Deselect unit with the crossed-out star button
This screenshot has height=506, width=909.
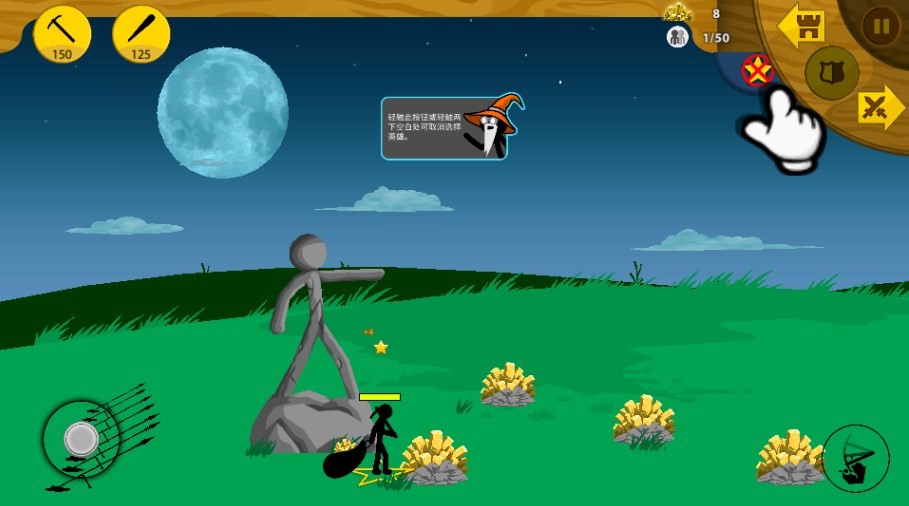[x=757, y=71]
